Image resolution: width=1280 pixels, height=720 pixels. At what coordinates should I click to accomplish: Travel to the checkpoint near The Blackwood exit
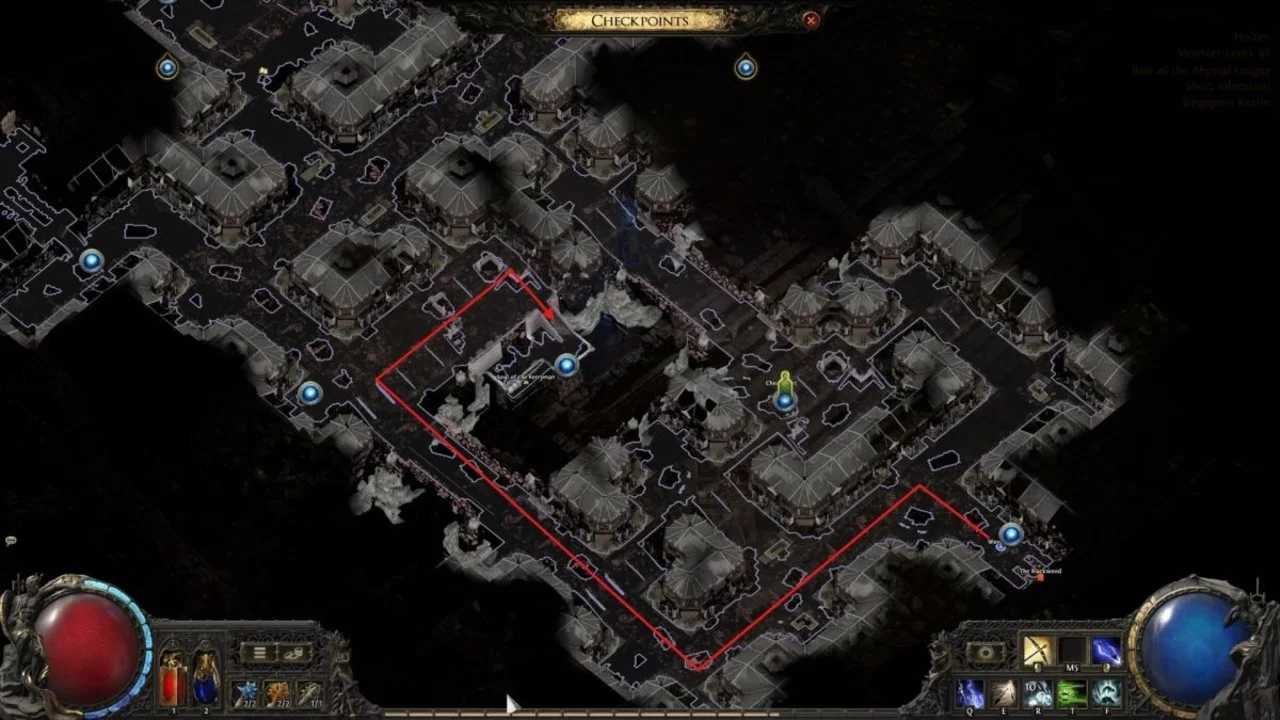(x=1011, y=534)
